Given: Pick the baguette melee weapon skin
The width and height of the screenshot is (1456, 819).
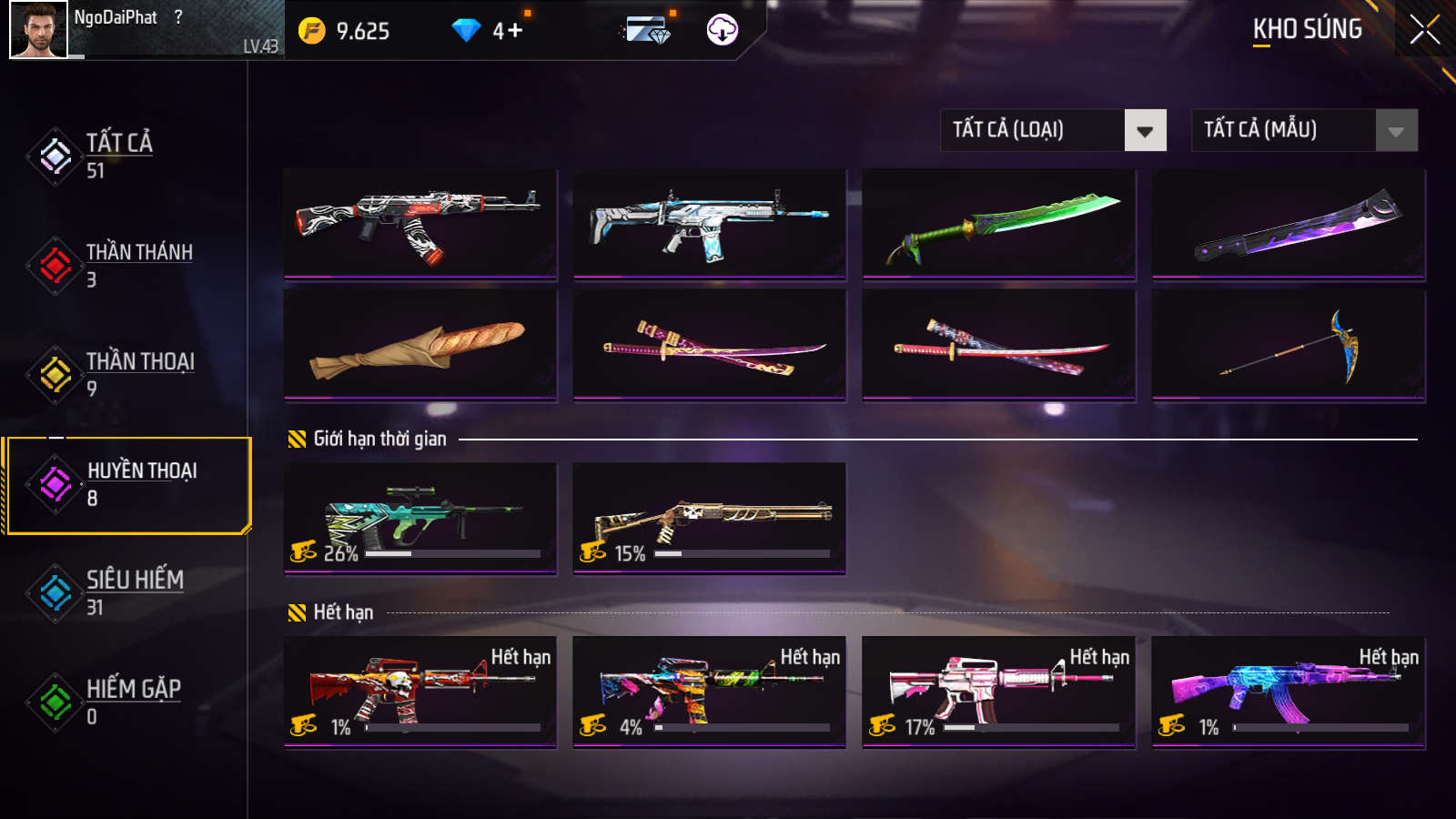Looking at the screenshot, I should coord(420,345).
